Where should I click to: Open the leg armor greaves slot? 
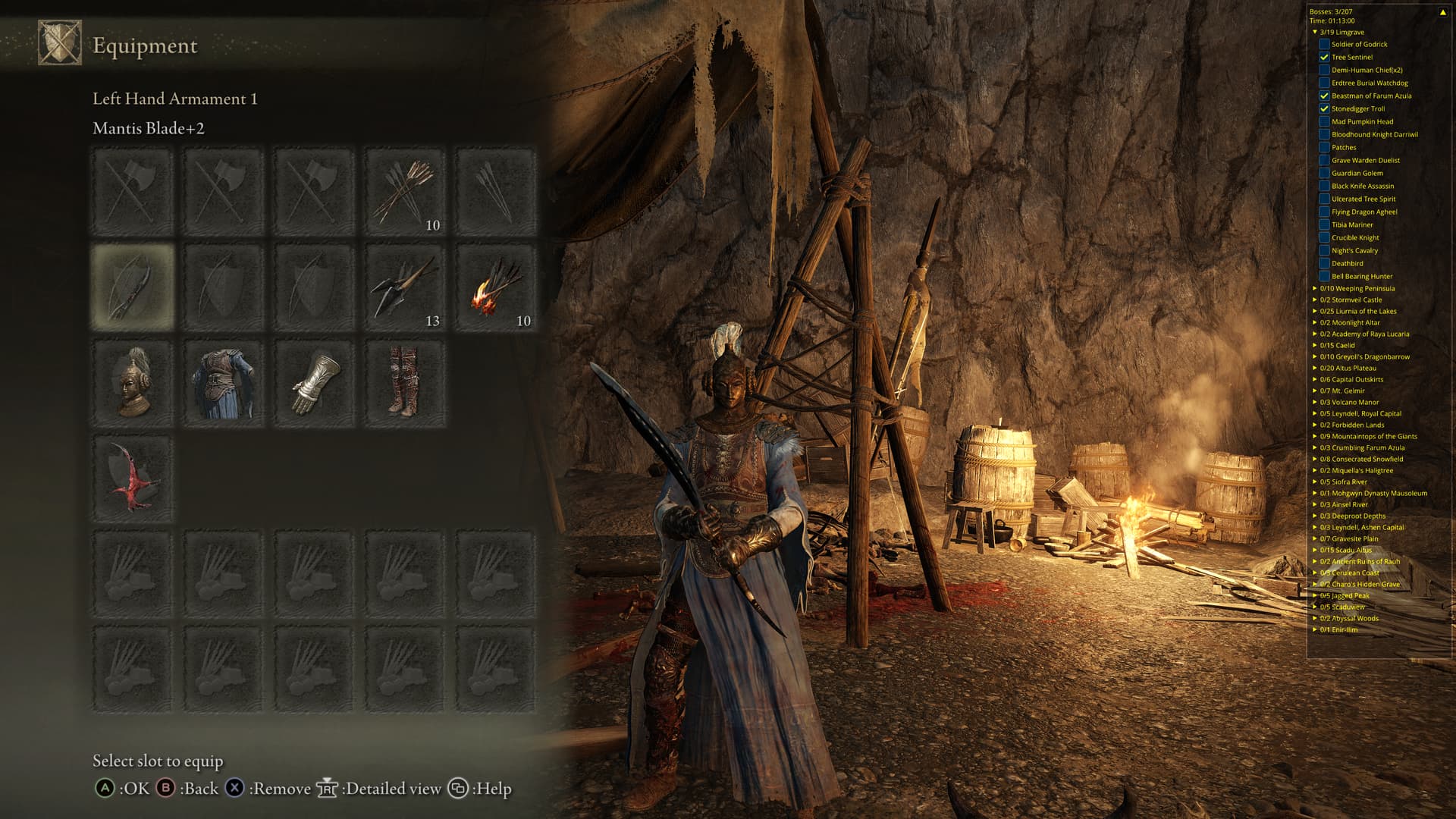point(406,383)
